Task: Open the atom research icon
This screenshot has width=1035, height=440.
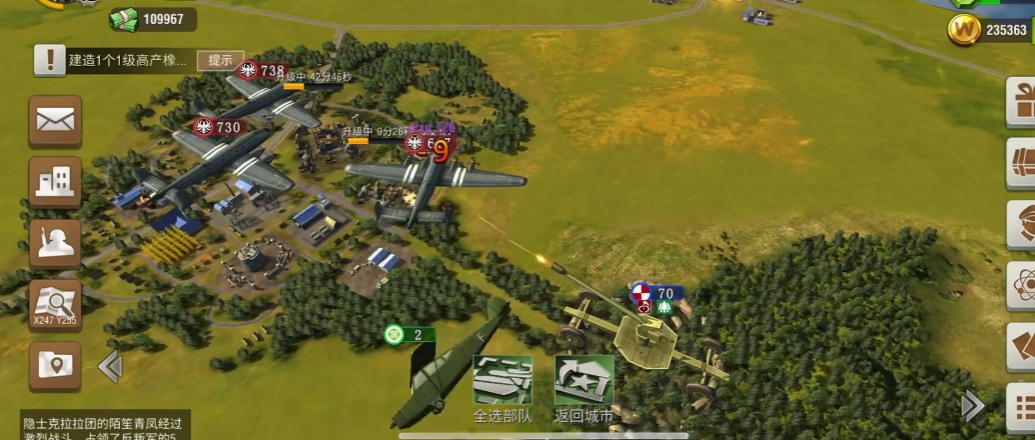Action: (x=1023, y=284)
